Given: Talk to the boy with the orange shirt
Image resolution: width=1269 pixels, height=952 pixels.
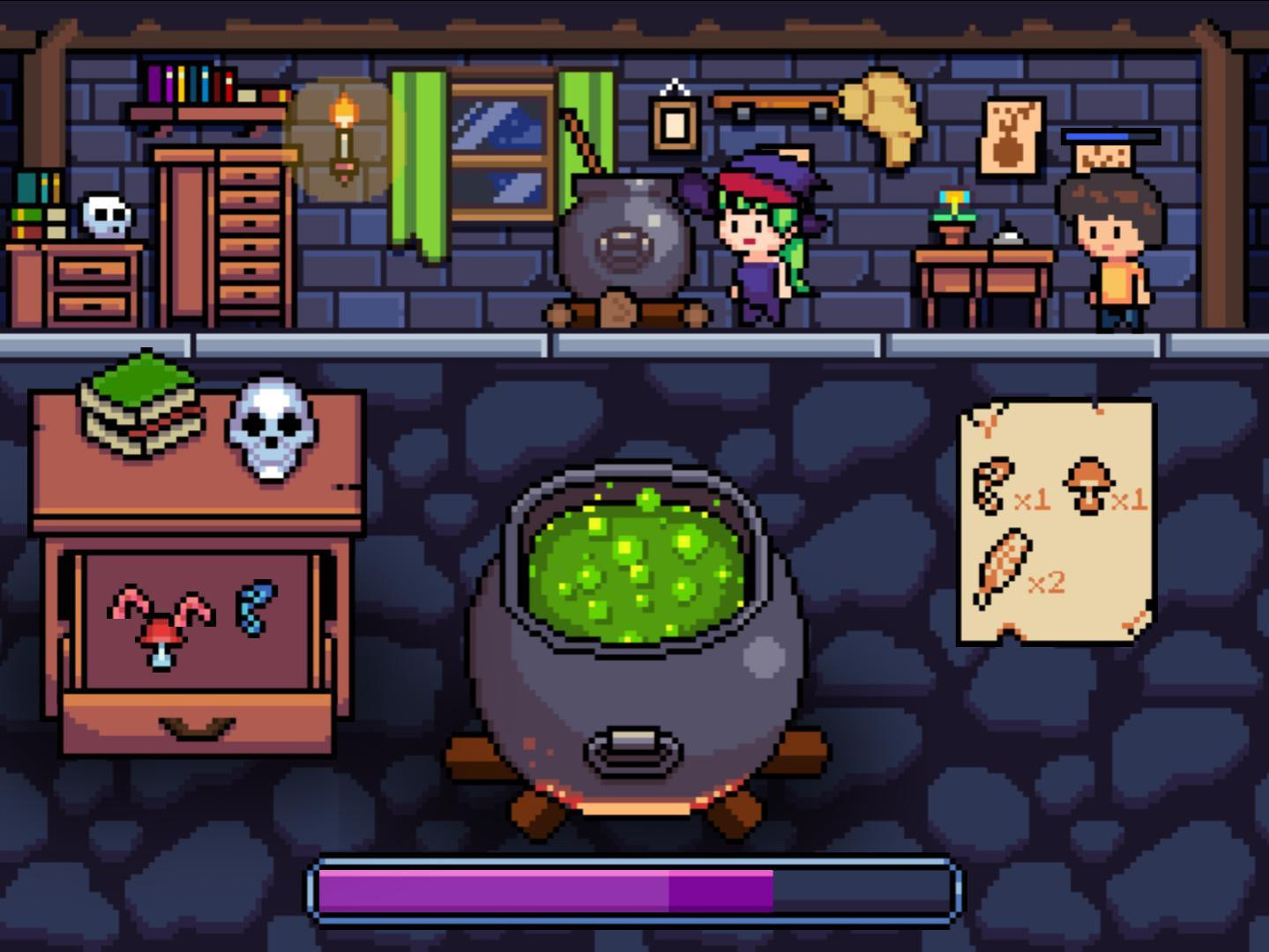Looking at the screenshot, I should [x=1109, y=247].
